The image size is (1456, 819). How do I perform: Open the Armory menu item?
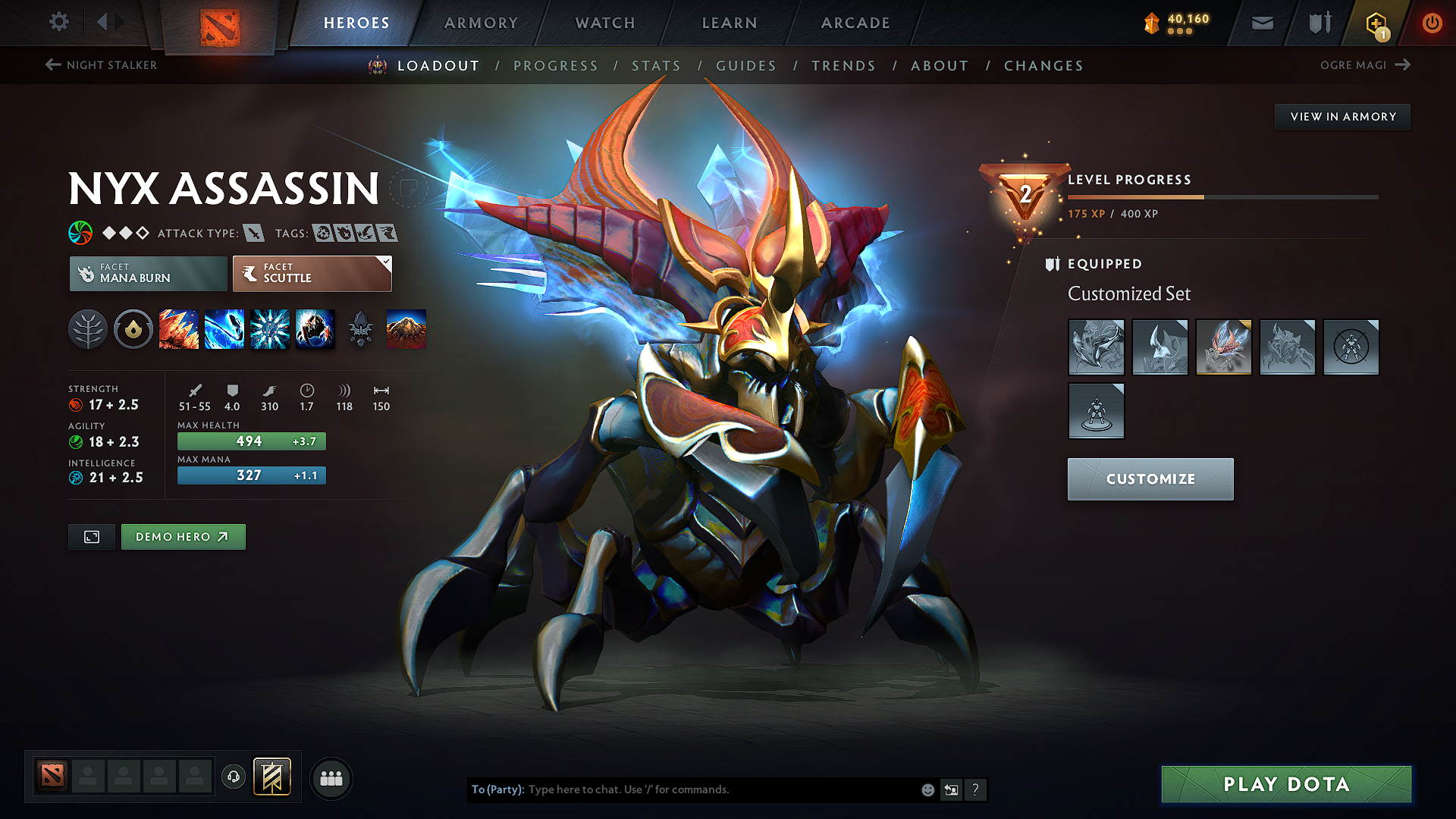click(x=481, y=23)
